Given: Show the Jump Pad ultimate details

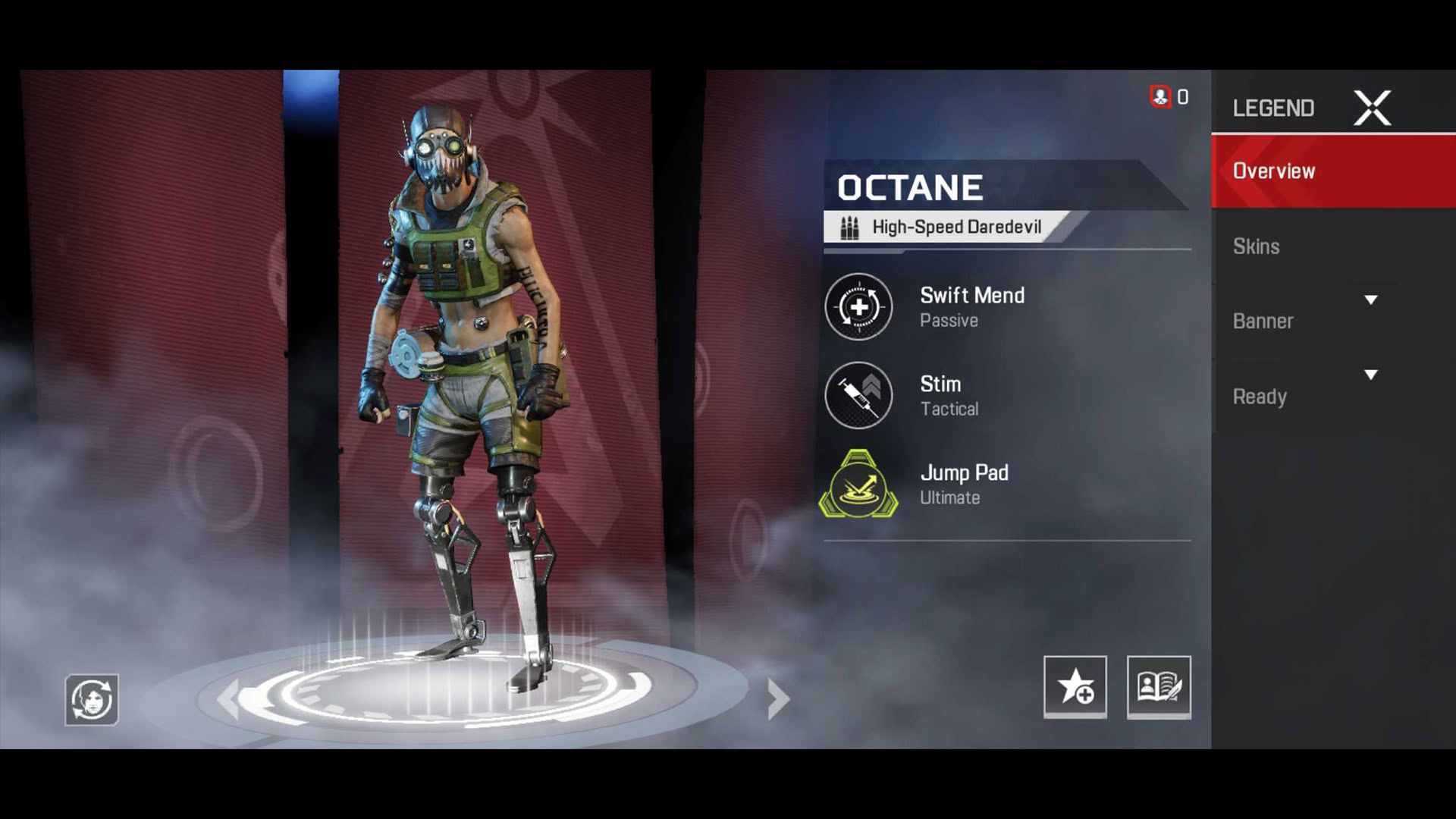Looking at the screenshot, I should point(858,485).
